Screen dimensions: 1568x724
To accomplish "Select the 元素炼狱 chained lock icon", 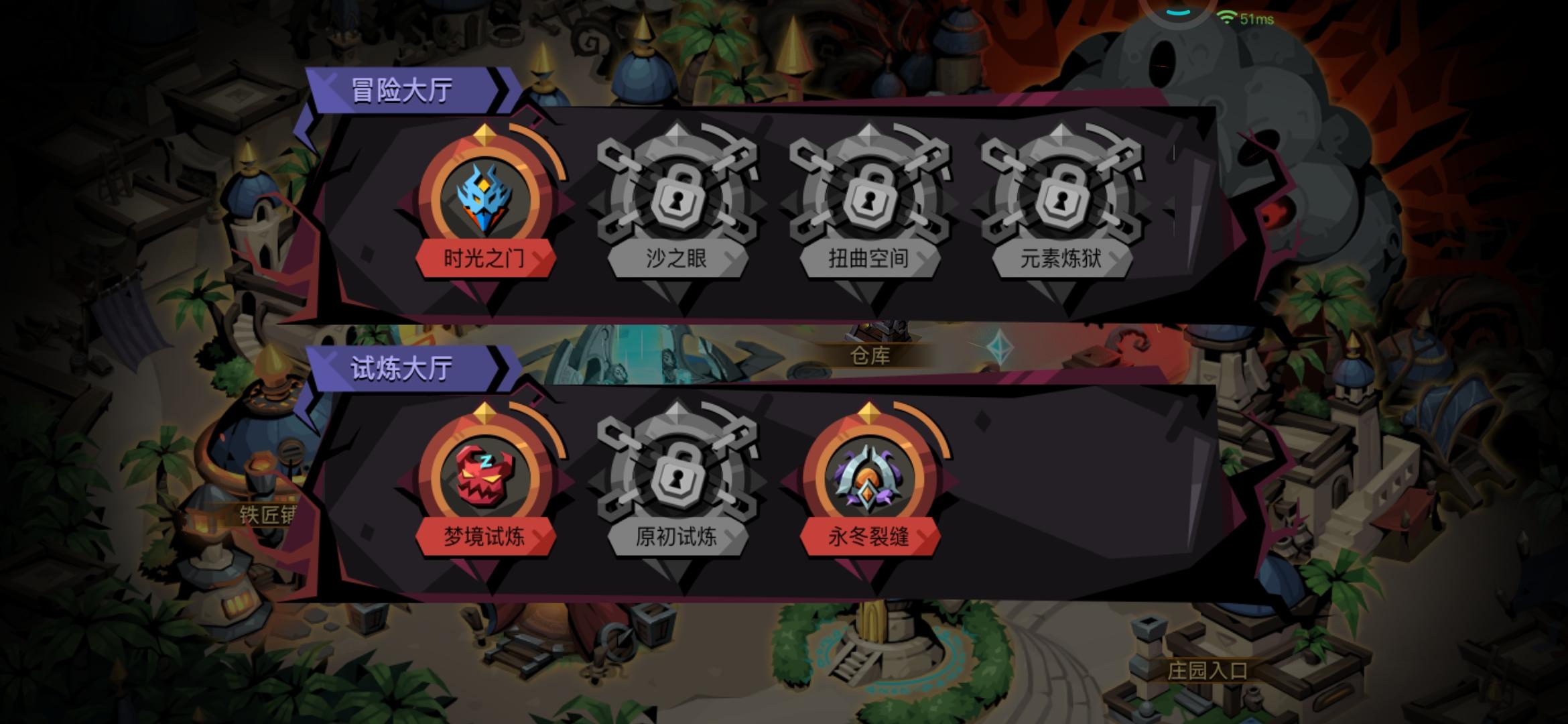I will click(x=1063, y=198).
